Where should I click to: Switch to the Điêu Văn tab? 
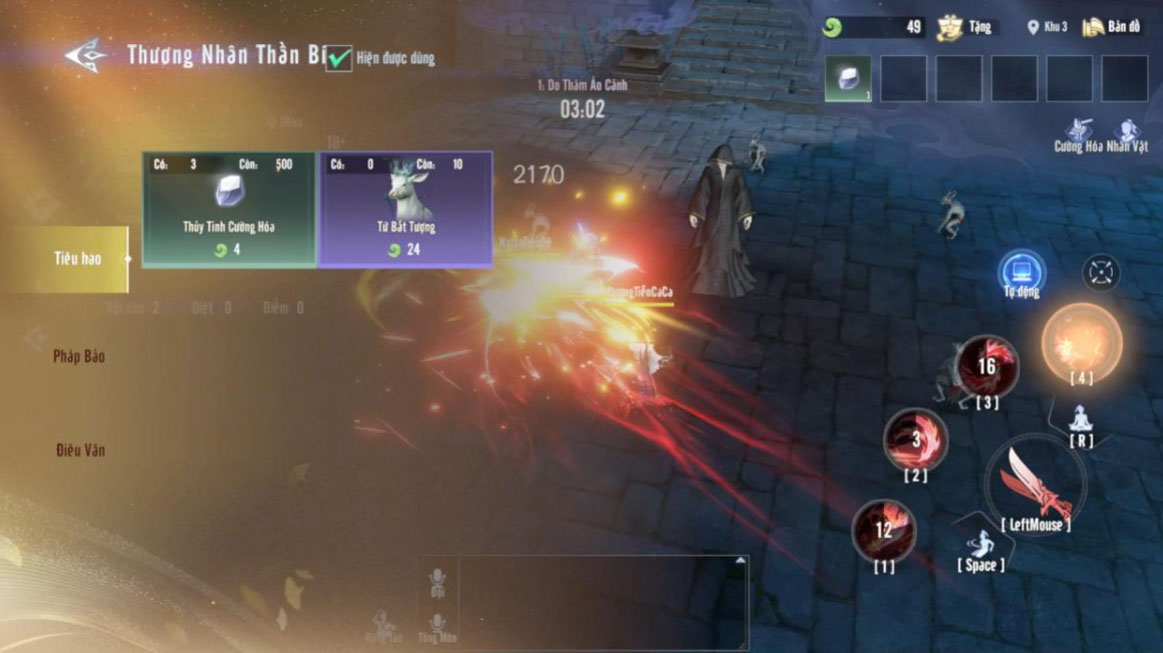80,450
